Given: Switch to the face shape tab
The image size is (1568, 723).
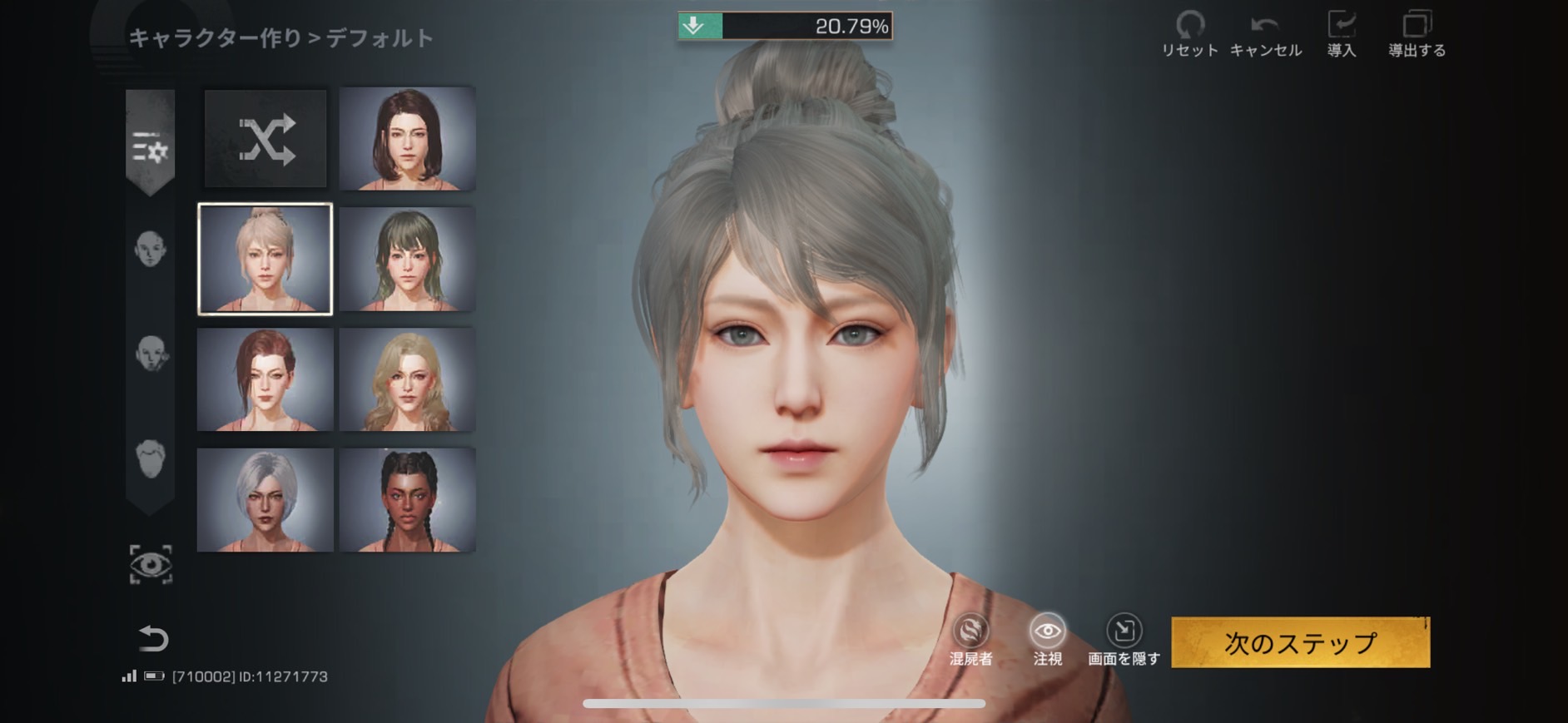Looking at the screenshot, I should click(150, 249).
